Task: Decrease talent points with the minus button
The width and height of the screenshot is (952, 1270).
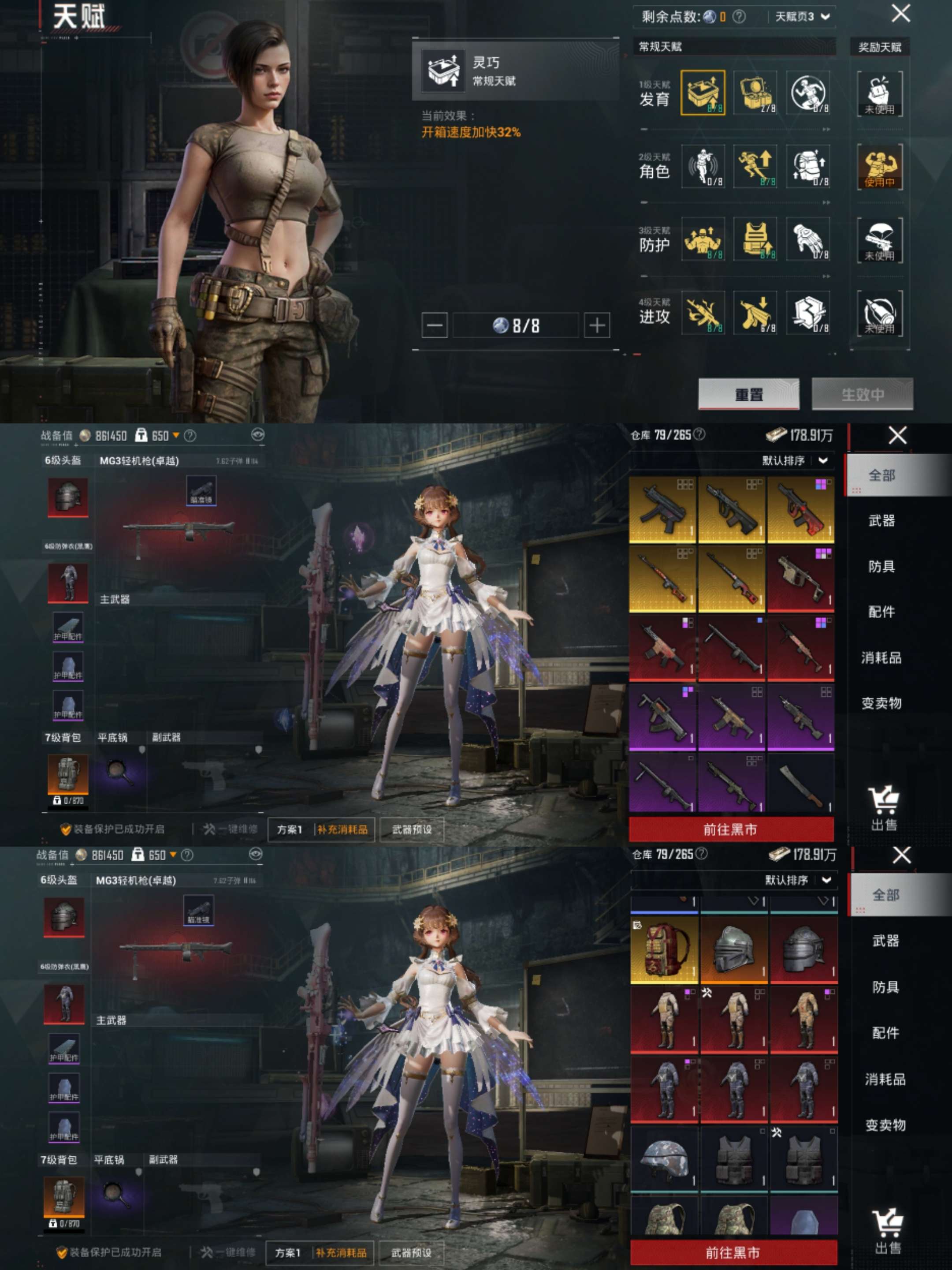Action: [x=435, y=325]
